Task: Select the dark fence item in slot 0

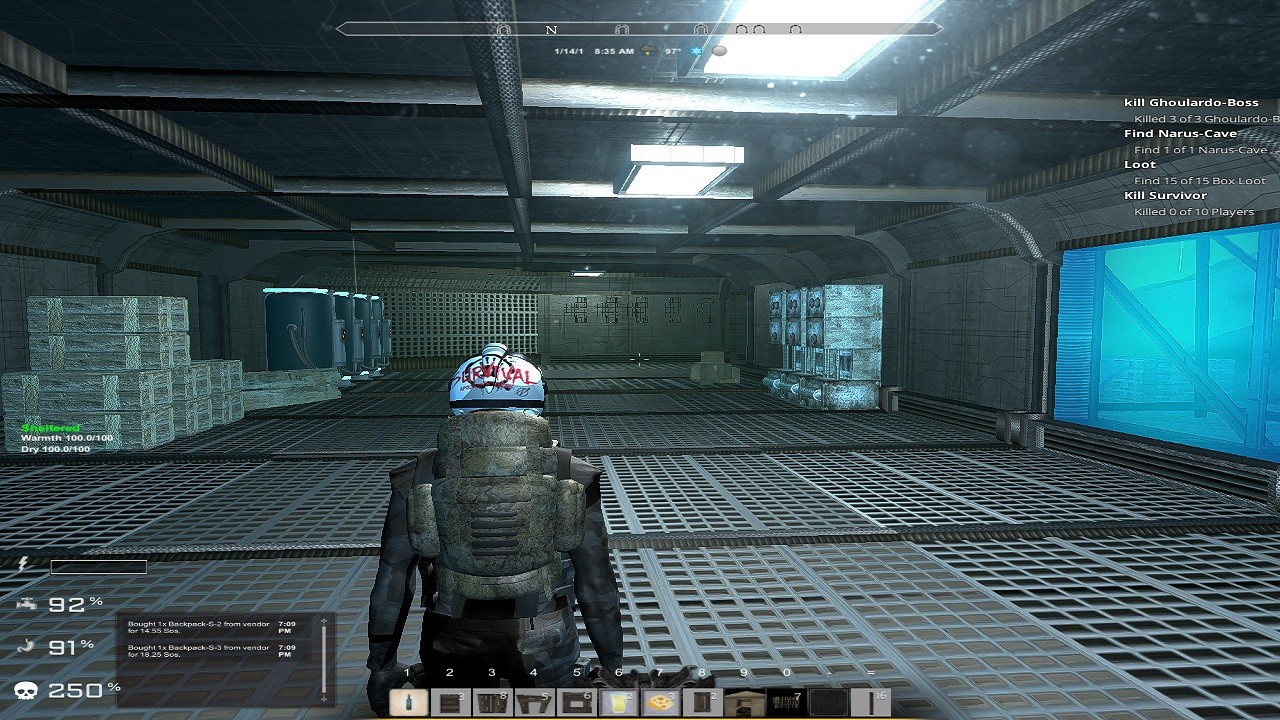Action: pos(785,702)
